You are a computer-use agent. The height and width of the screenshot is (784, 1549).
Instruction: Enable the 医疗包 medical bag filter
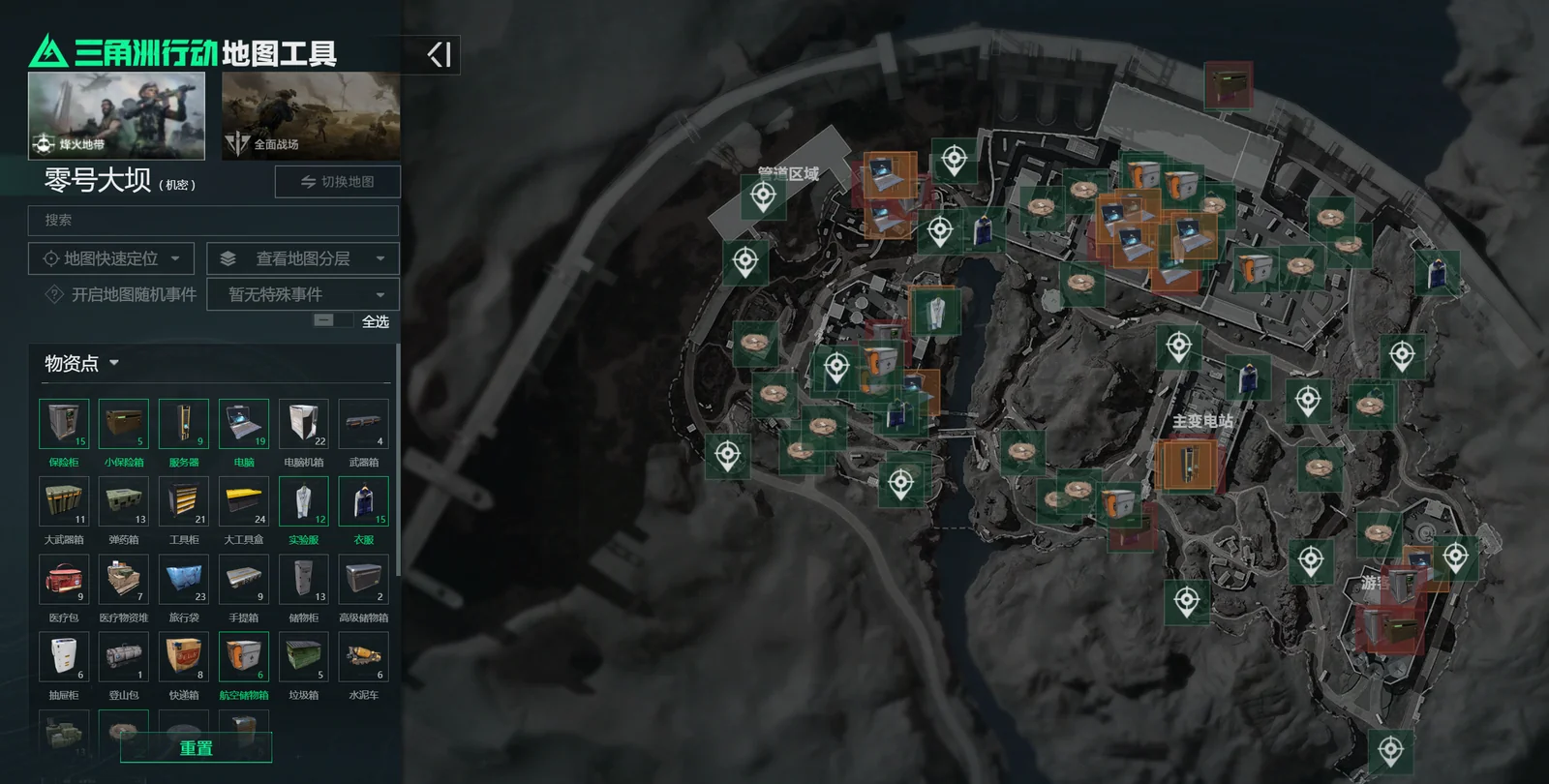tap(64, 579)
